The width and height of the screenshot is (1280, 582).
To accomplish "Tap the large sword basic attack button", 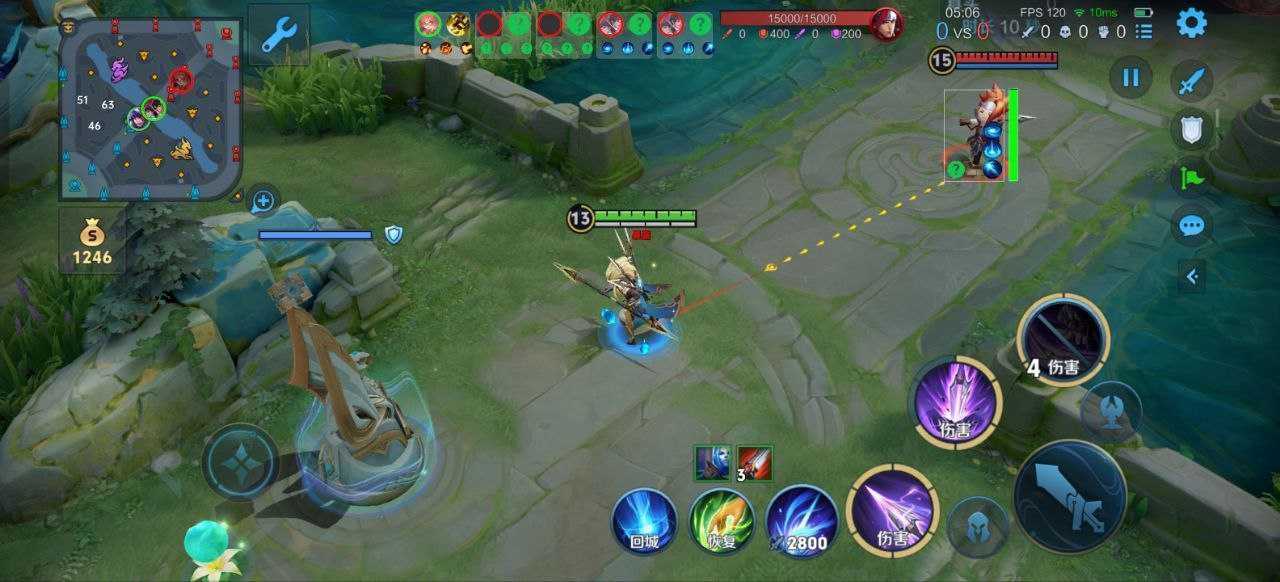I will tap(1070, 497).
